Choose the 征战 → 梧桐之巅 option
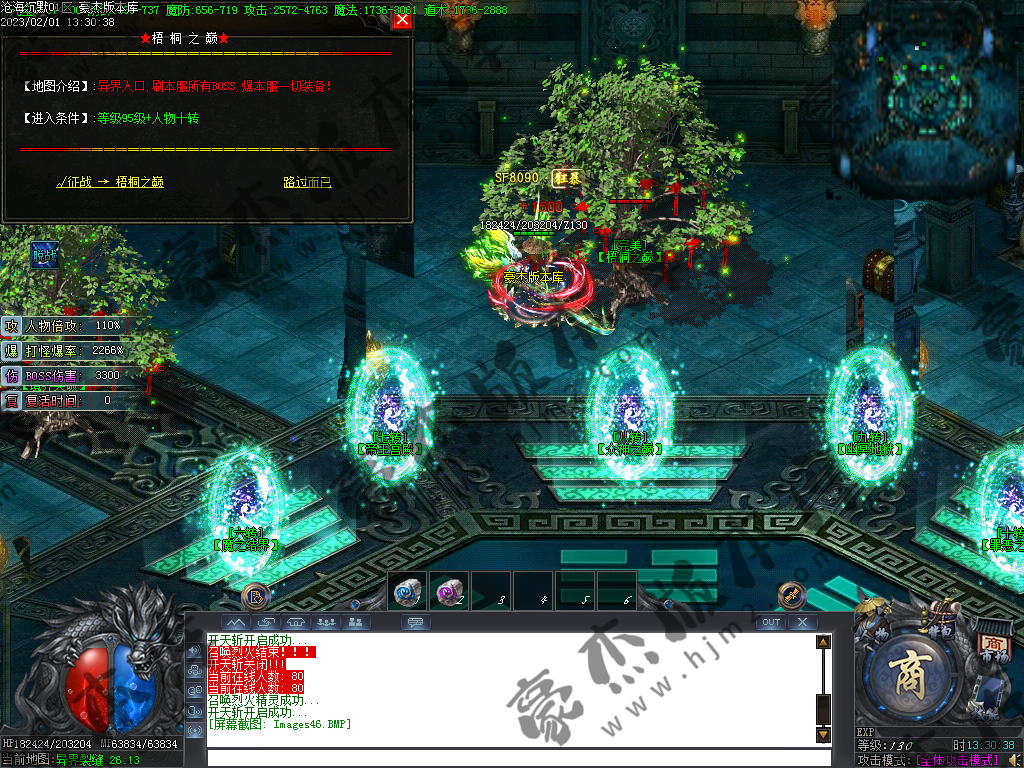The width and height of the screenshot is (1024, 768). (x=110, y=182)
